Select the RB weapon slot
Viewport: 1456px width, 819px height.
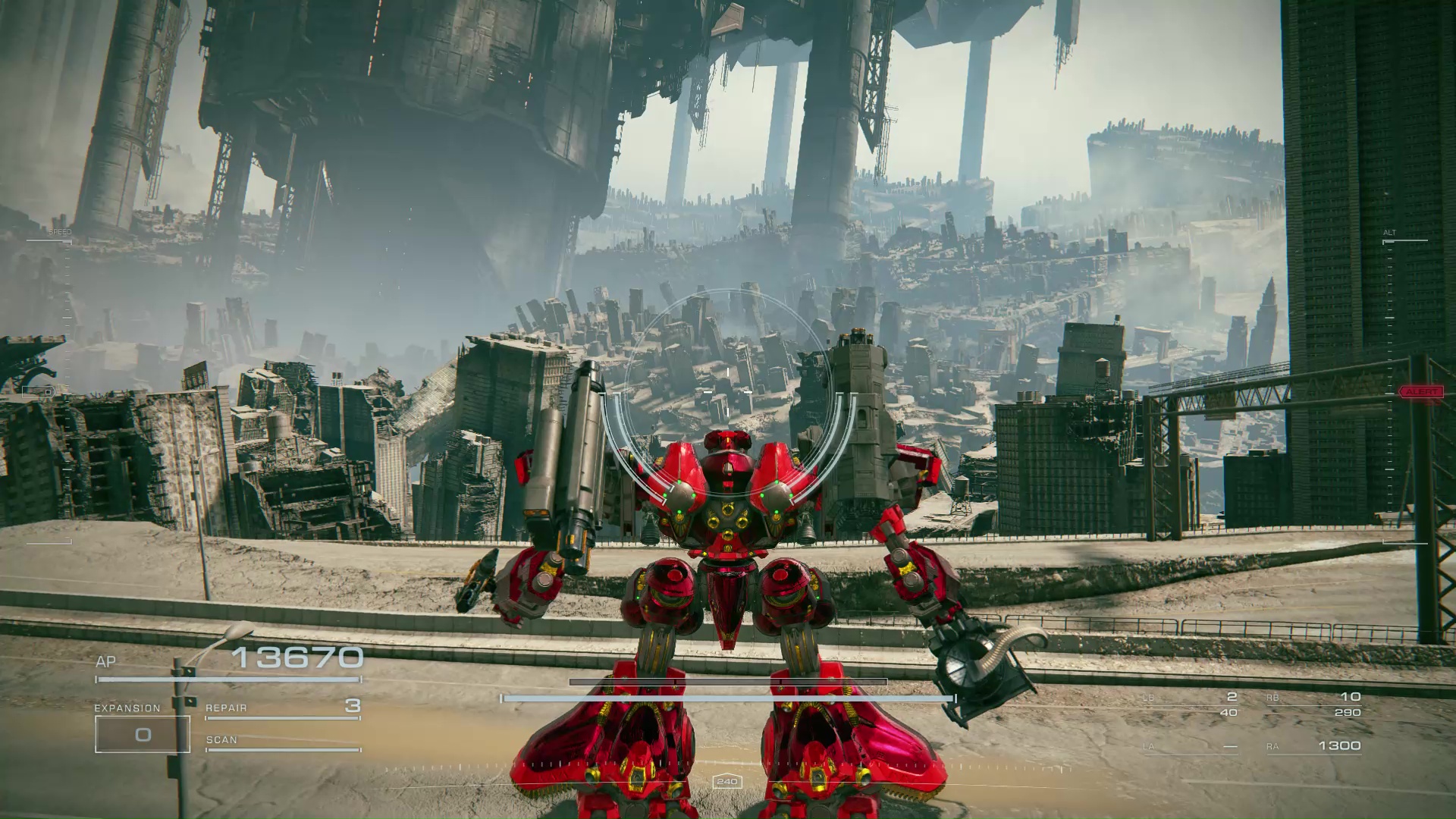(1313, 704)
